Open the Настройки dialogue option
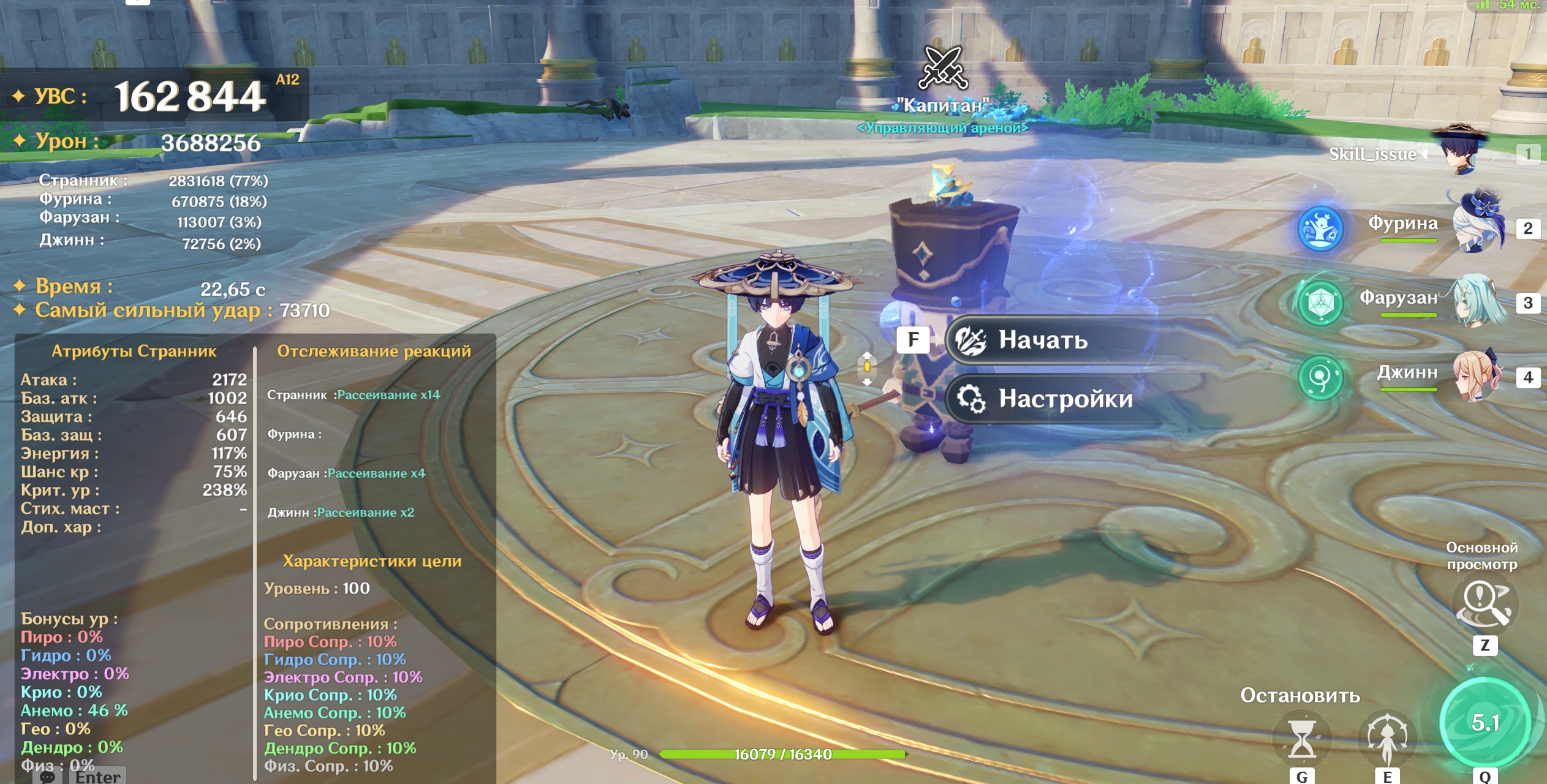 point(1065,399)
